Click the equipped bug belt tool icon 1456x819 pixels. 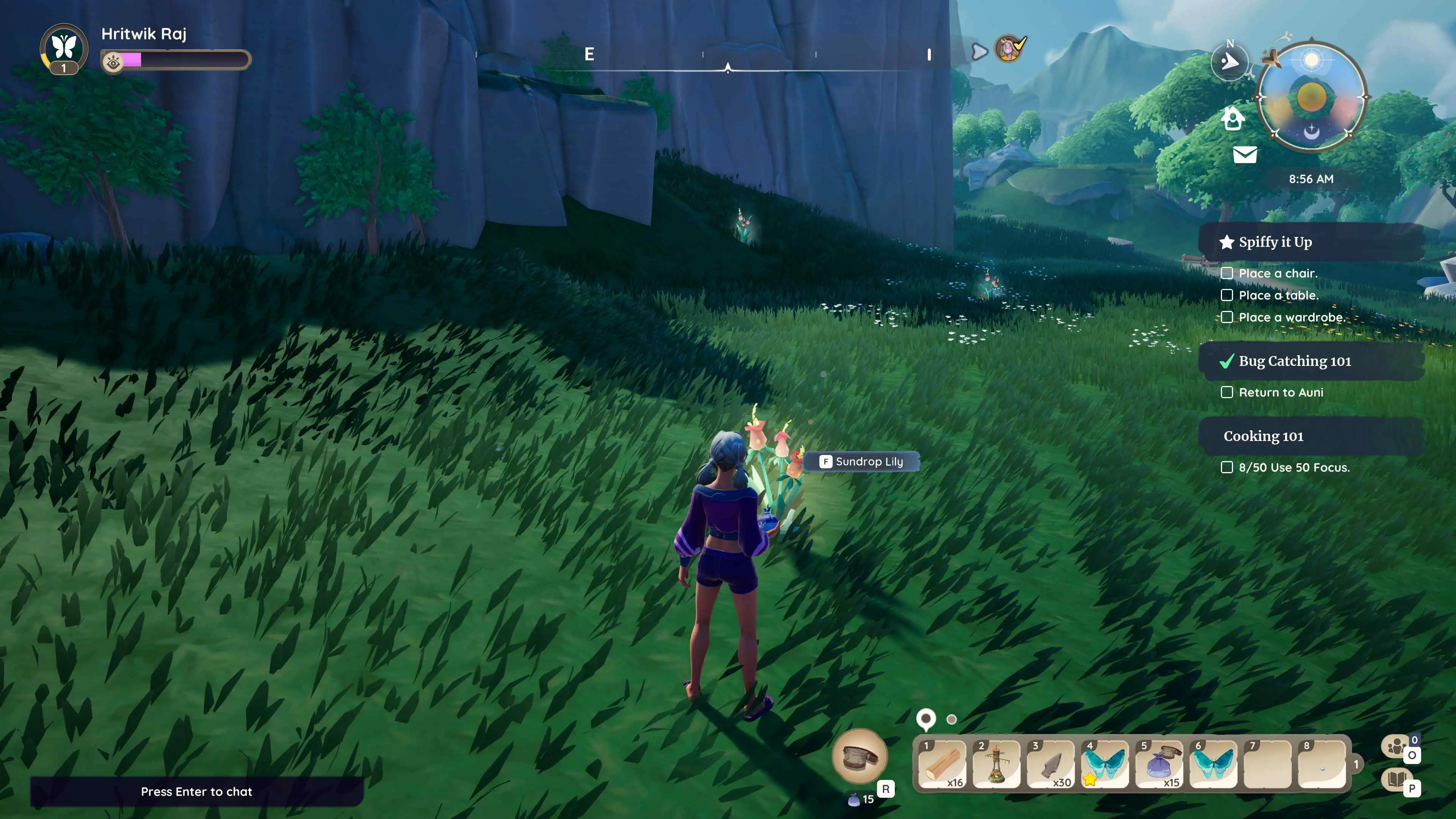860,757
